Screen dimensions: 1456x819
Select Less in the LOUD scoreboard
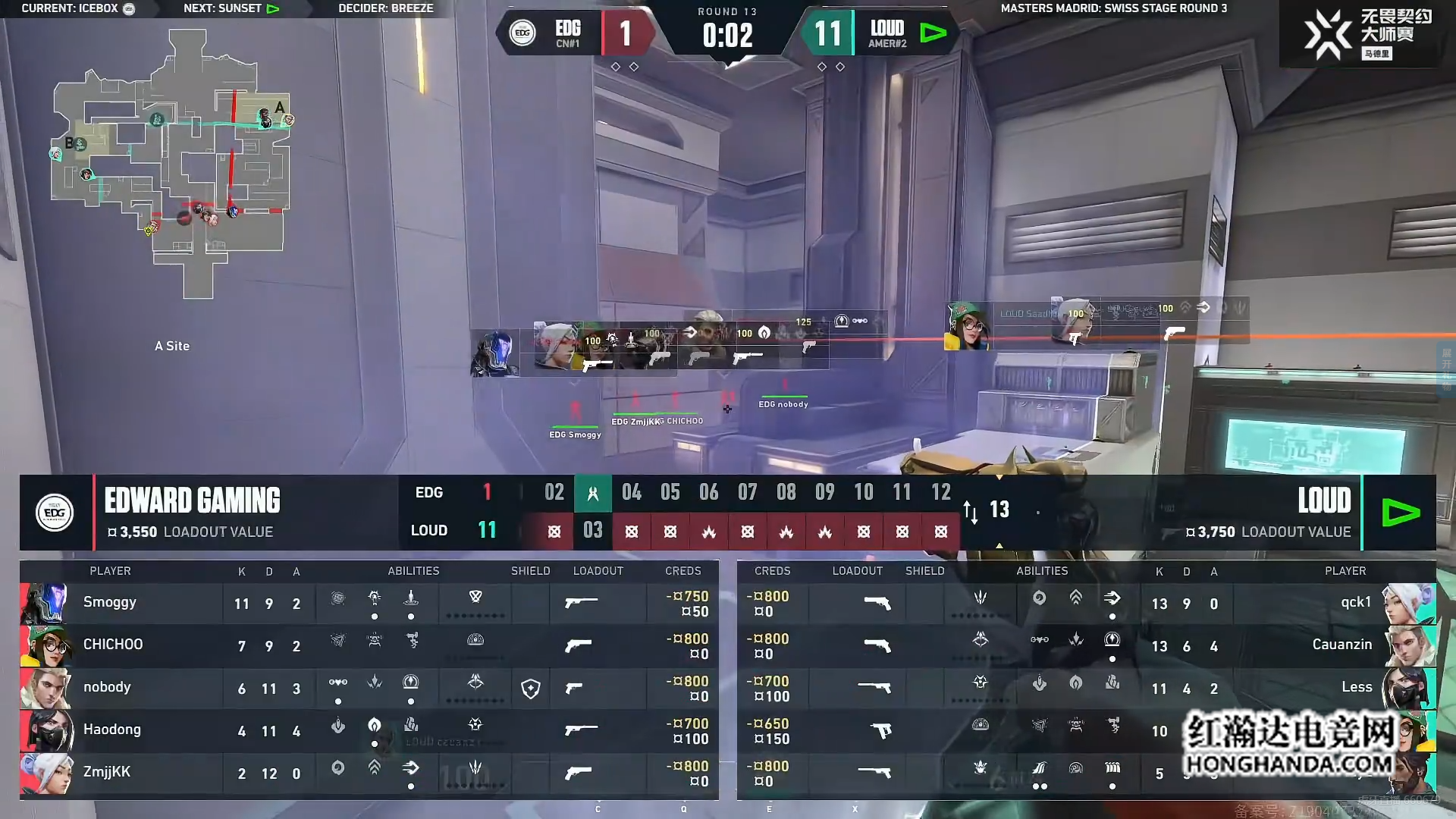(1086, 689)
